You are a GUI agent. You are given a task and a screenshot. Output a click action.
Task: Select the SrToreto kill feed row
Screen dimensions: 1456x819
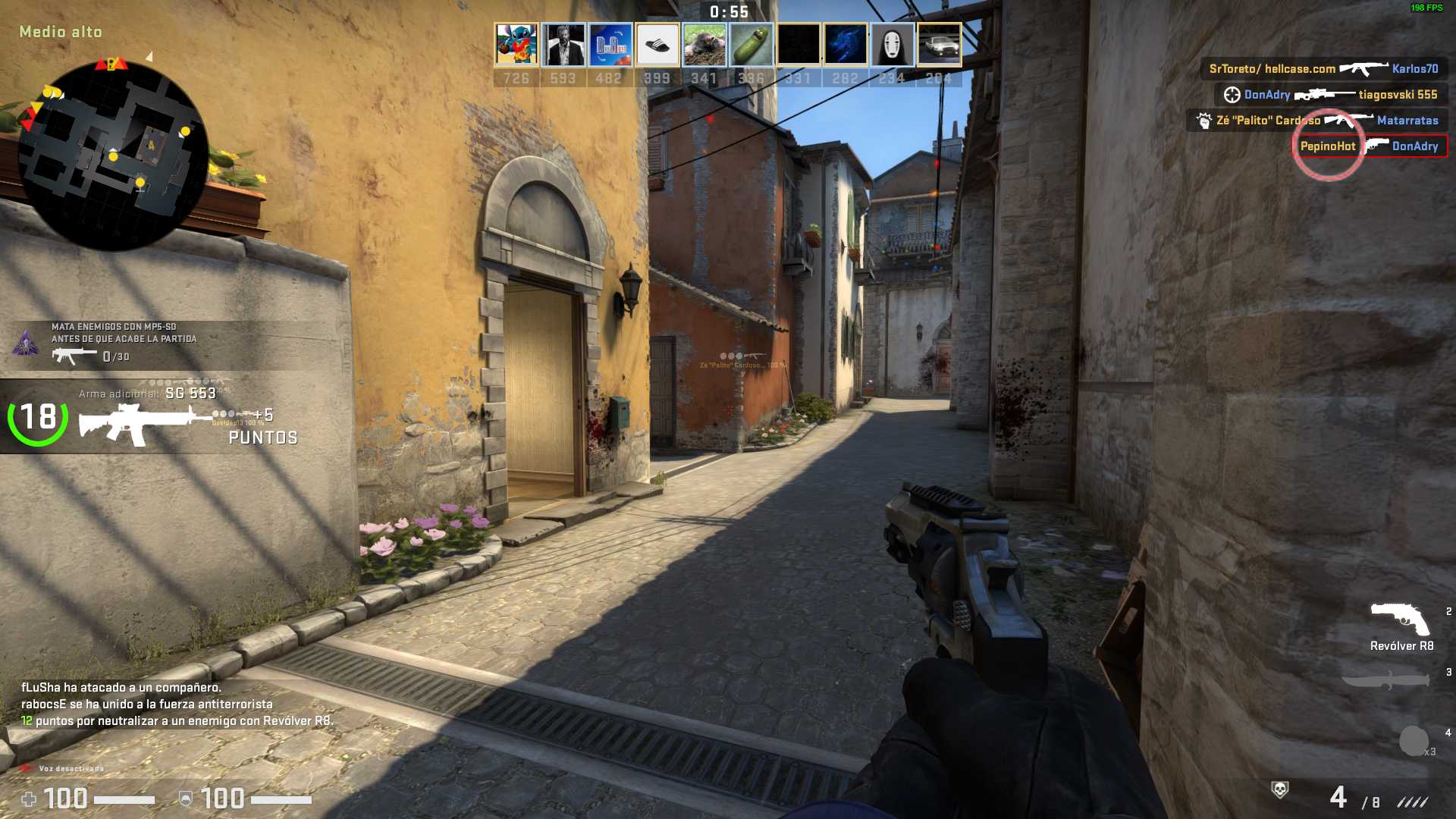tap(1323, 69)
